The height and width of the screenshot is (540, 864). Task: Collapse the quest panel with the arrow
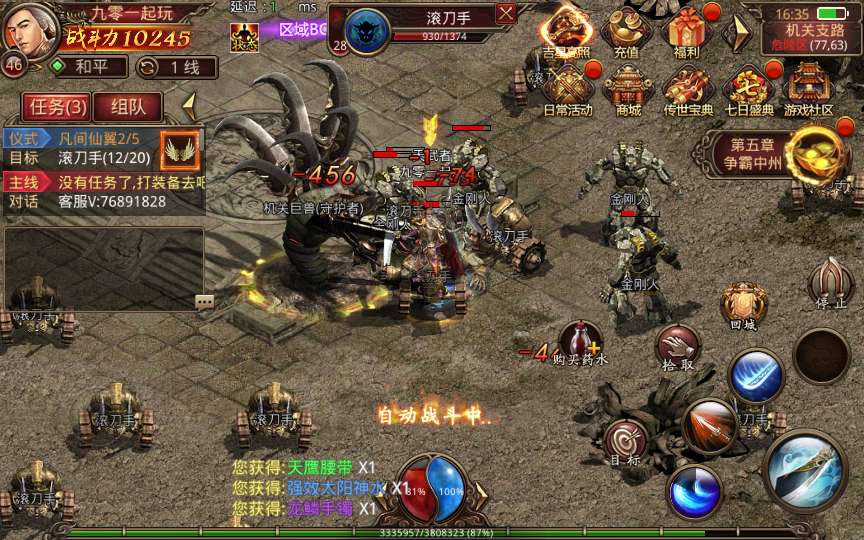click(x=187, y=104)
